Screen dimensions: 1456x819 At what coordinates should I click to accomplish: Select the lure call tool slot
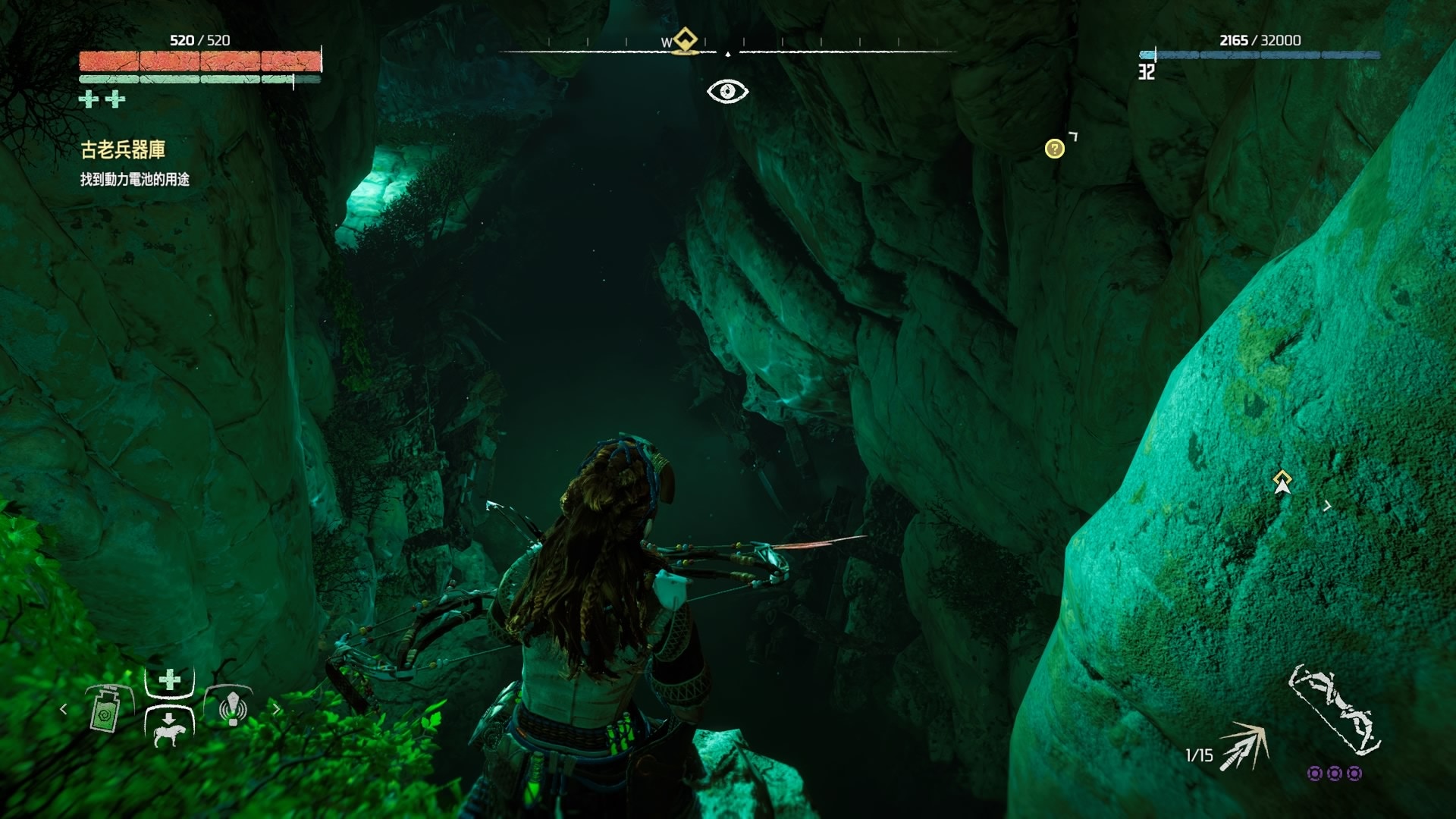[x=232, y=708]
